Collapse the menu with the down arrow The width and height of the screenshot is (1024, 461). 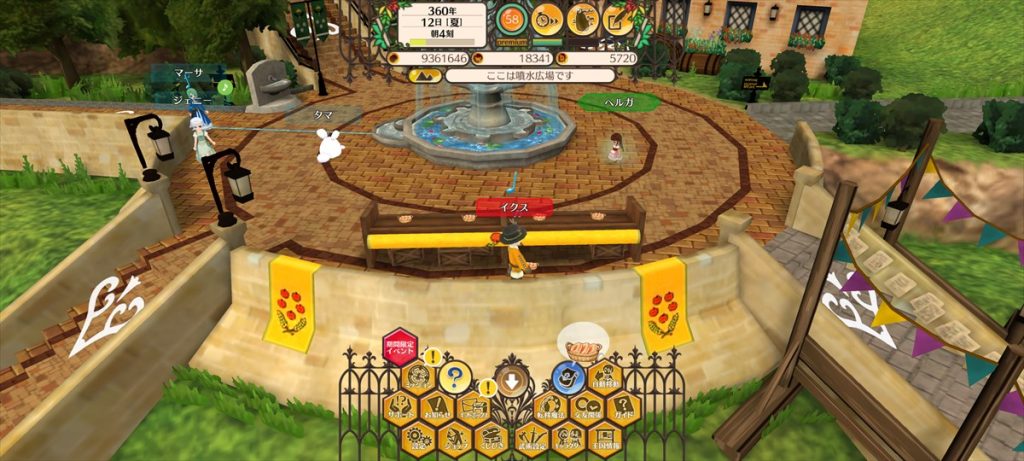pos(511,381)
